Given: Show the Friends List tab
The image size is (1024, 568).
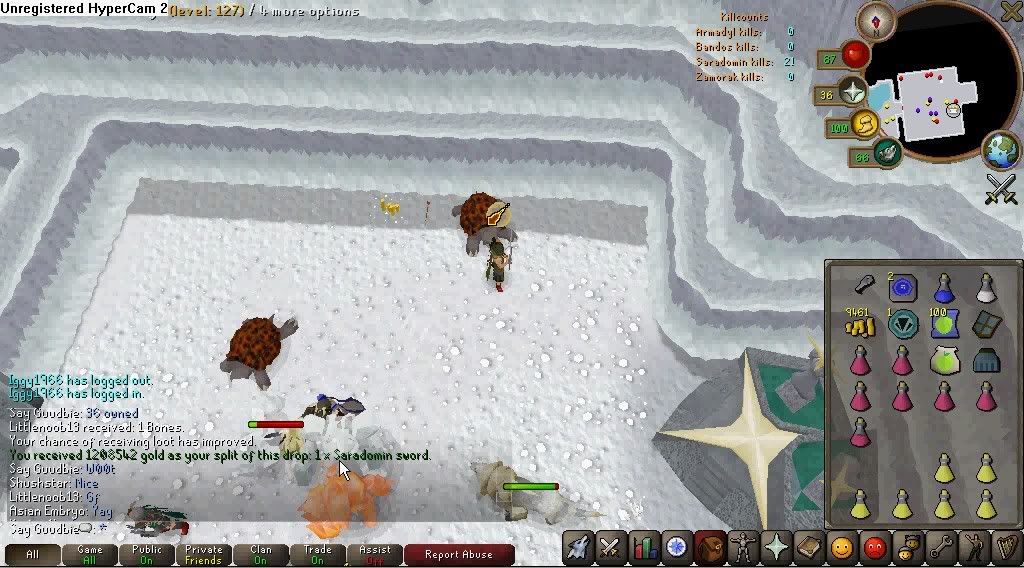Looking at the screenshot, I should pos(843,547).
